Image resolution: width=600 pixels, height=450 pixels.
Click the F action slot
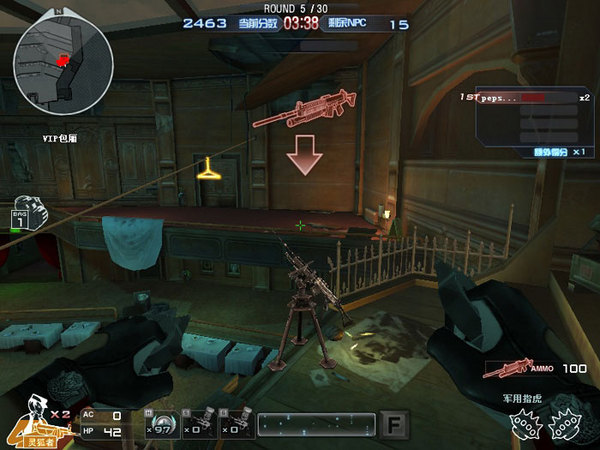(x=395, y=426)
